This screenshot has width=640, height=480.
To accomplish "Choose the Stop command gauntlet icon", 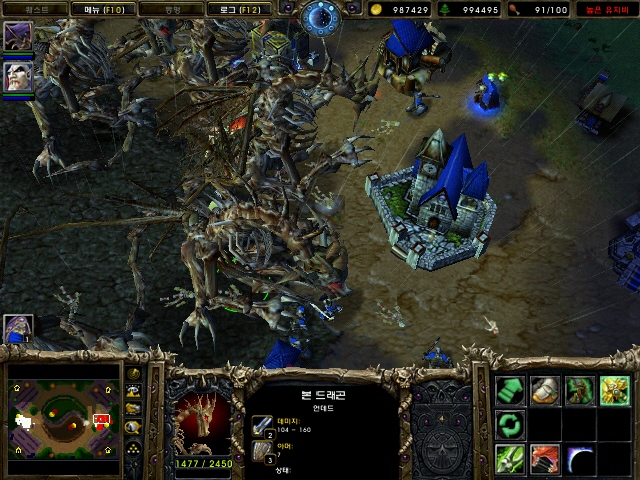I will pos(544,390).
